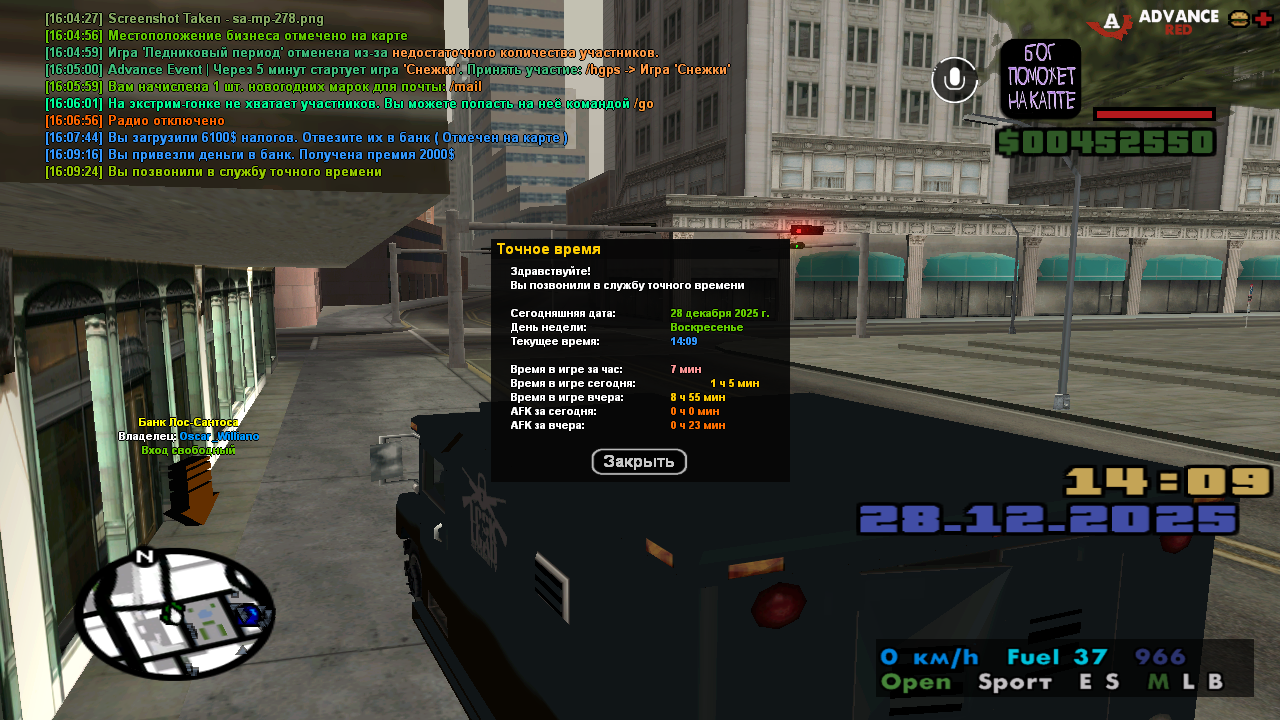The image size is (1280, 720).
Task: Click the circular radar minimap
Action: pyautogui.click(x=172, y=613)
